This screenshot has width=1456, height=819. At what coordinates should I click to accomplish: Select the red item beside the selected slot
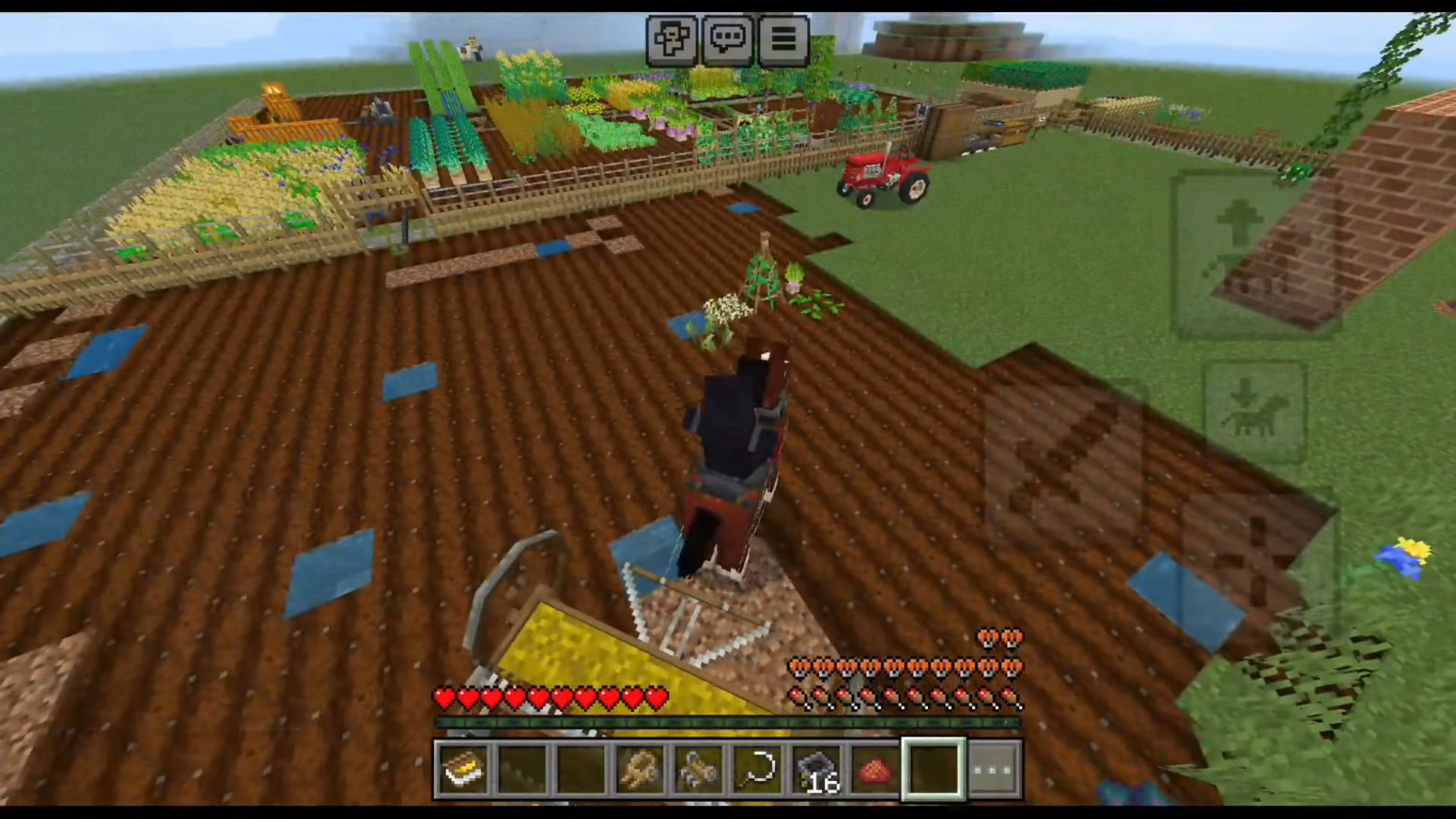tap(874, 769)
